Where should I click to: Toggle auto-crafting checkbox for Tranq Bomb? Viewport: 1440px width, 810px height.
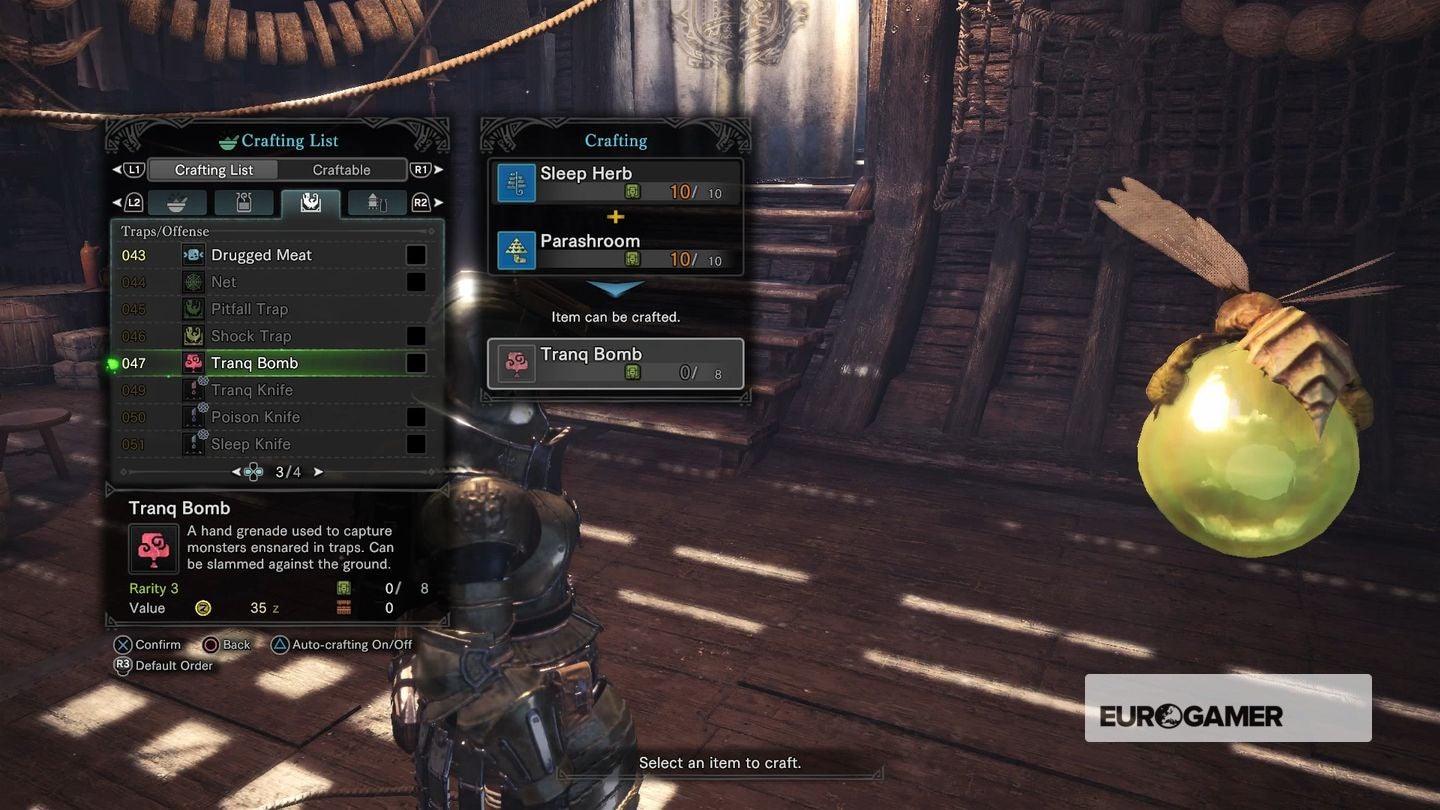(416, 363)
